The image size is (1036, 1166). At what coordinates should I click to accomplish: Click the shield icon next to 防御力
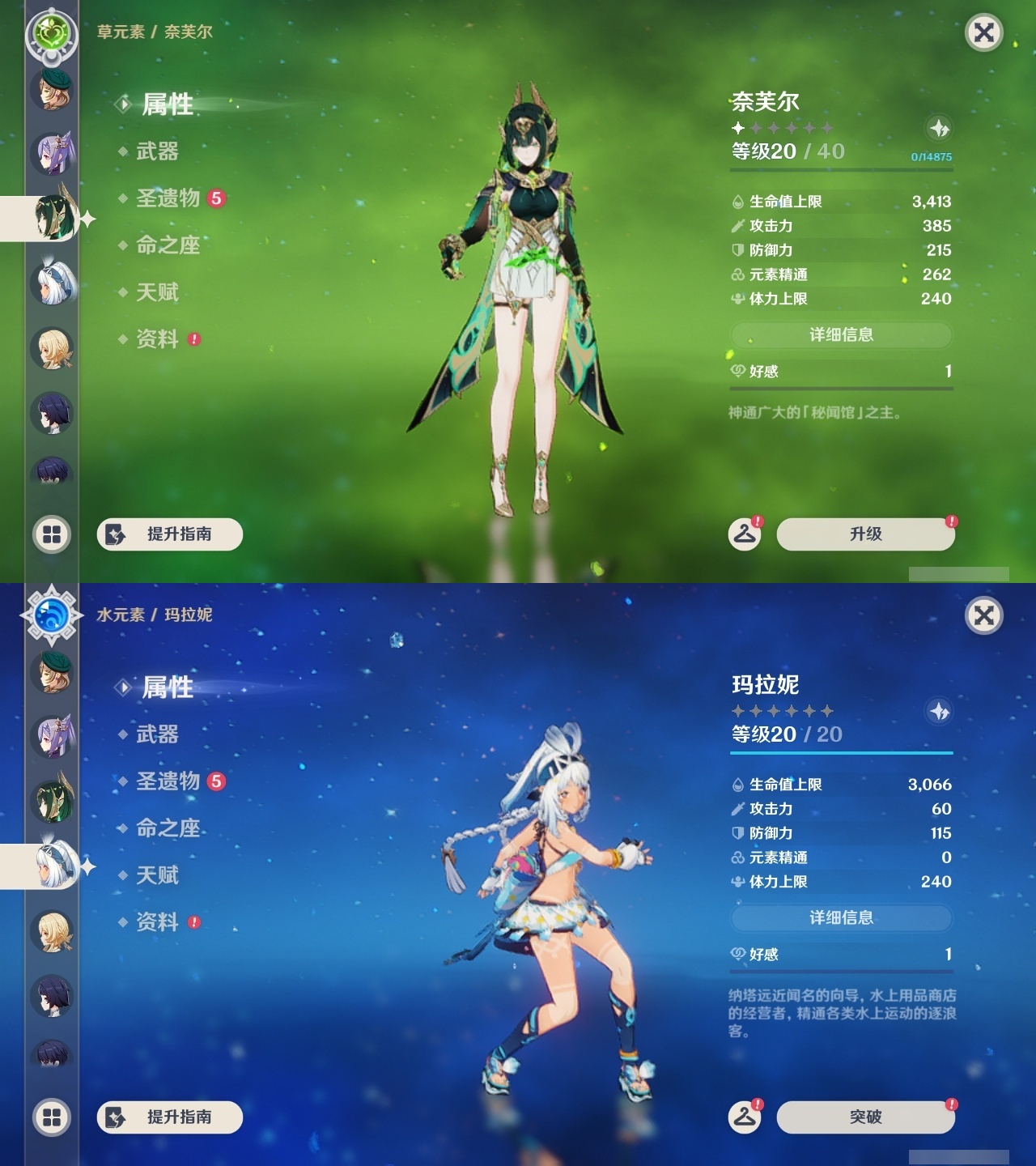coord(737,251)
